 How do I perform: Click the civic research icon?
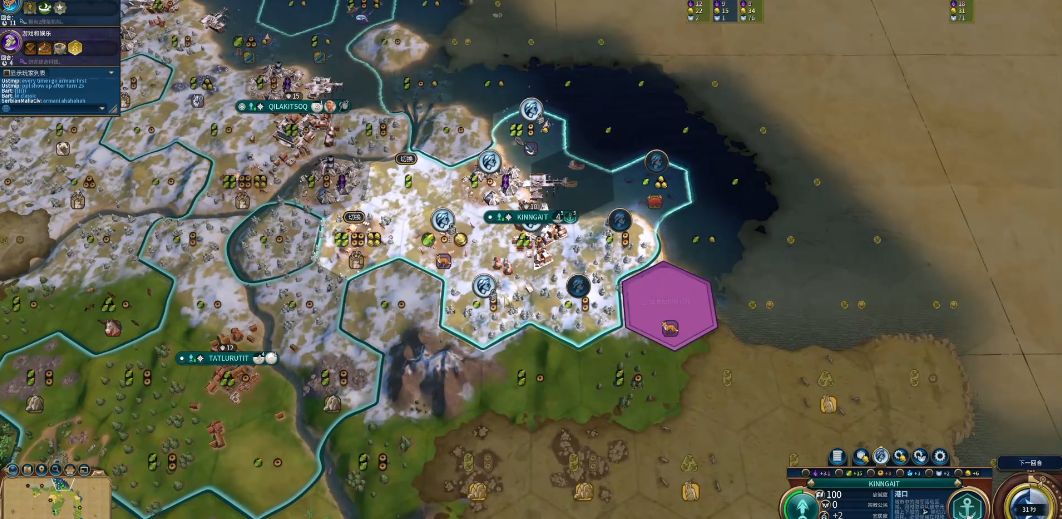[12, 41]
